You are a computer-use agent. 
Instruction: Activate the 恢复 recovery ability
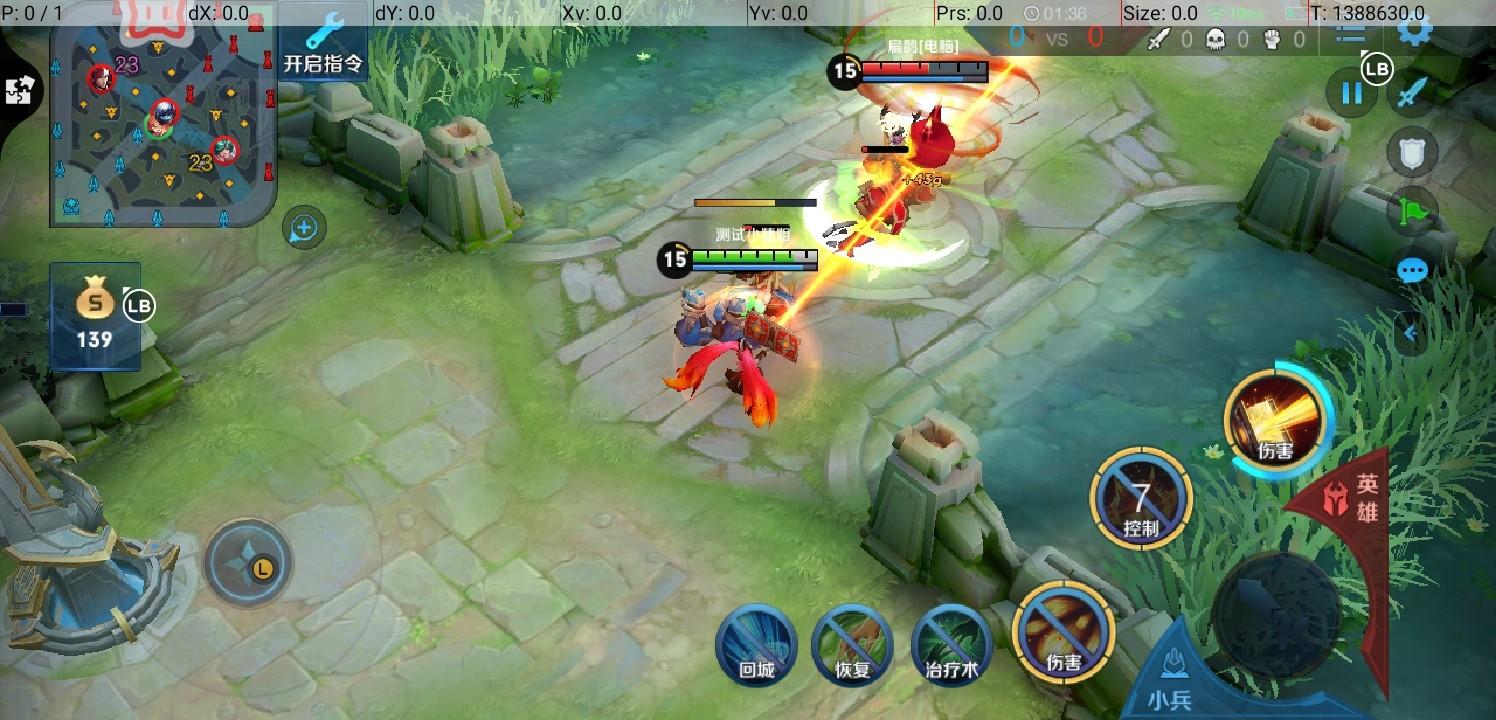pyautogui.click(x=852, y=644)
